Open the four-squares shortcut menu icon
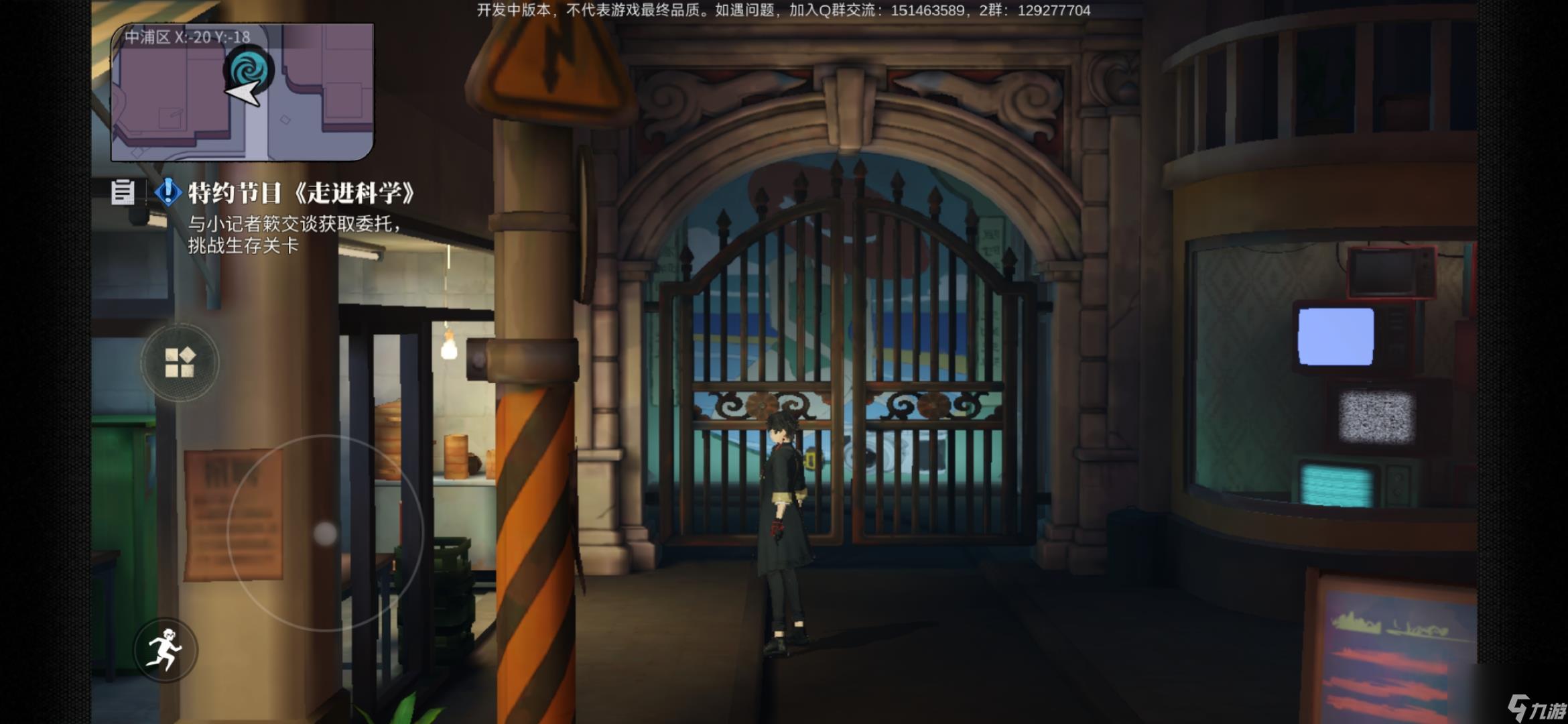Viewport: 1568px width, 724px height. [180, 361]
